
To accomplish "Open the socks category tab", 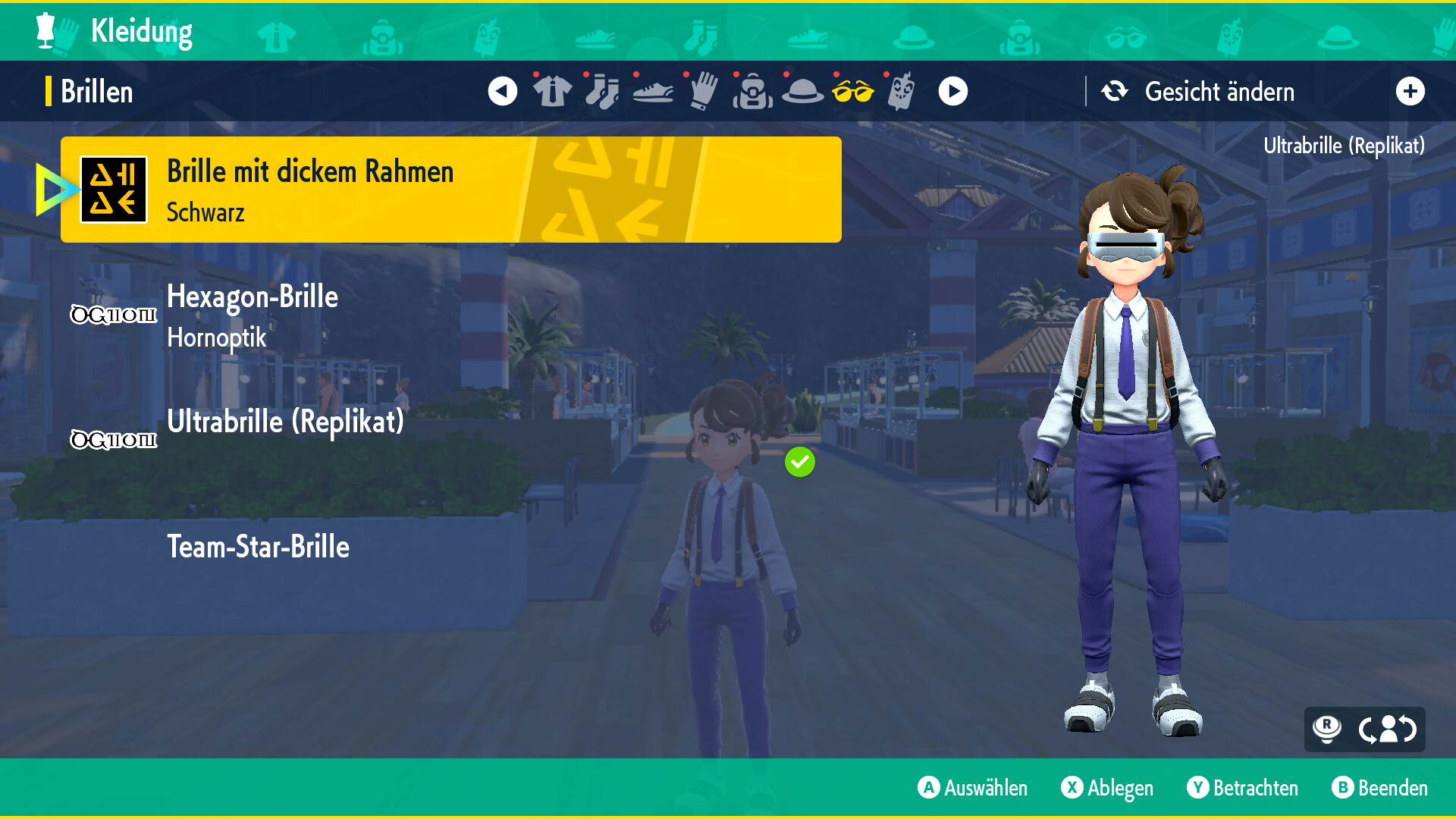I will (x=602, y=92).
